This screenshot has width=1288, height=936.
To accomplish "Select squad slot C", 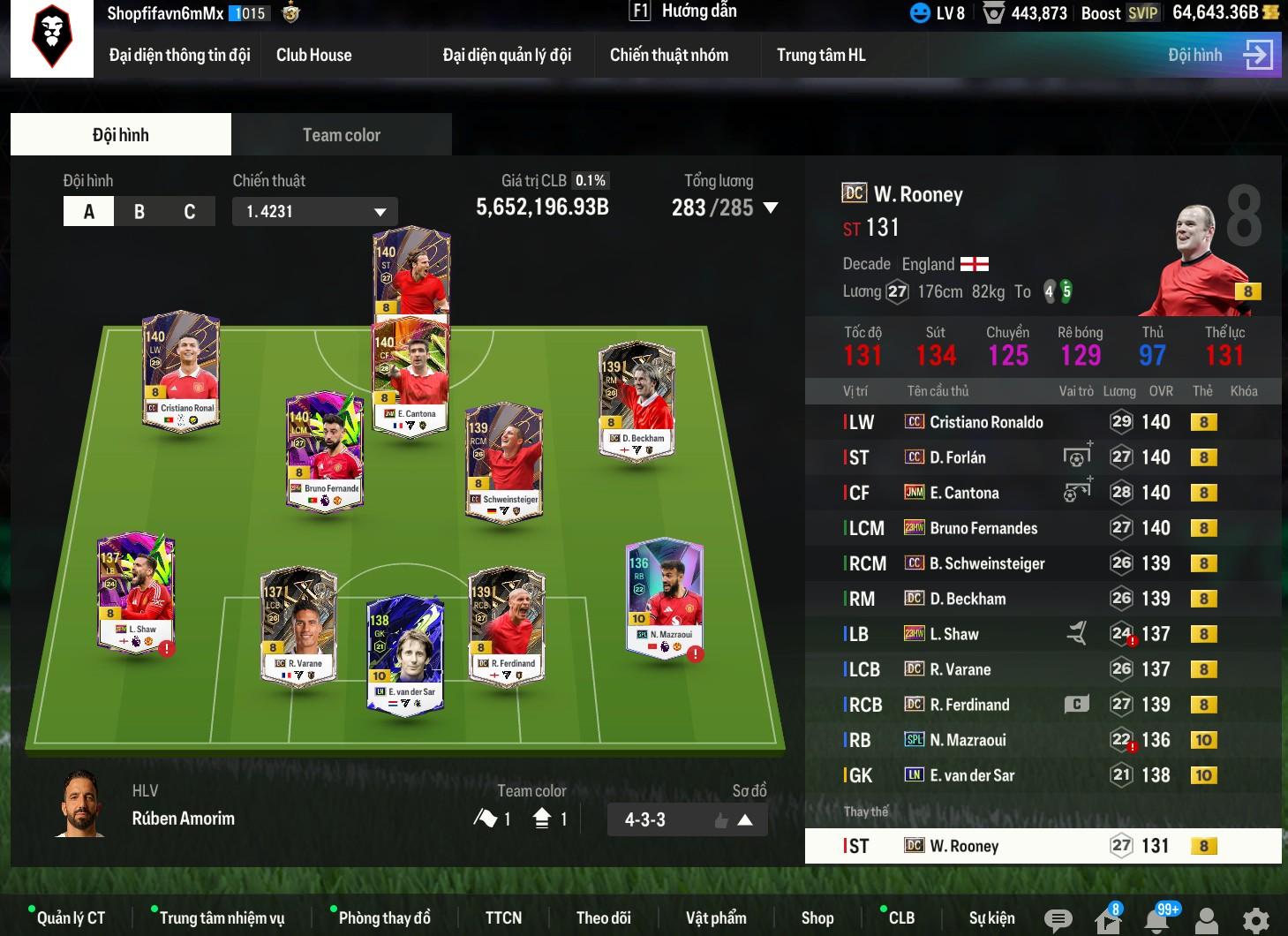I will tap(189, 212).
